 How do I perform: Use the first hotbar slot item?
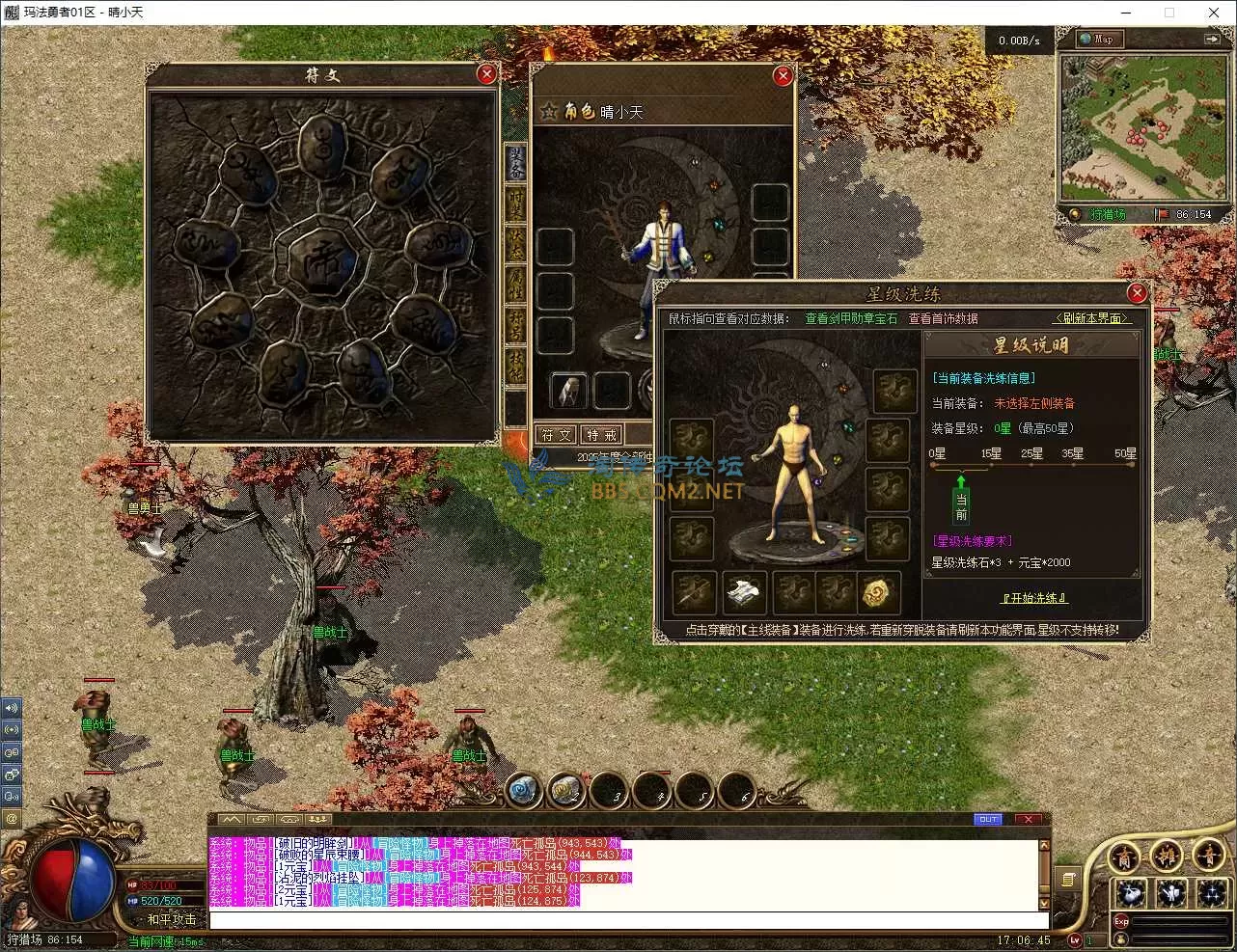[523, 791]
